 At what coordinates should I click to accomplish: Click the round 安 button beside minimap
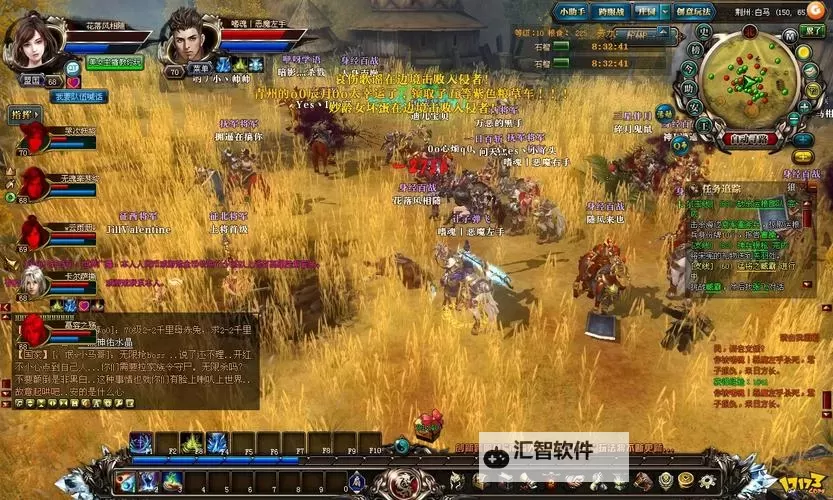click(694, 107)
